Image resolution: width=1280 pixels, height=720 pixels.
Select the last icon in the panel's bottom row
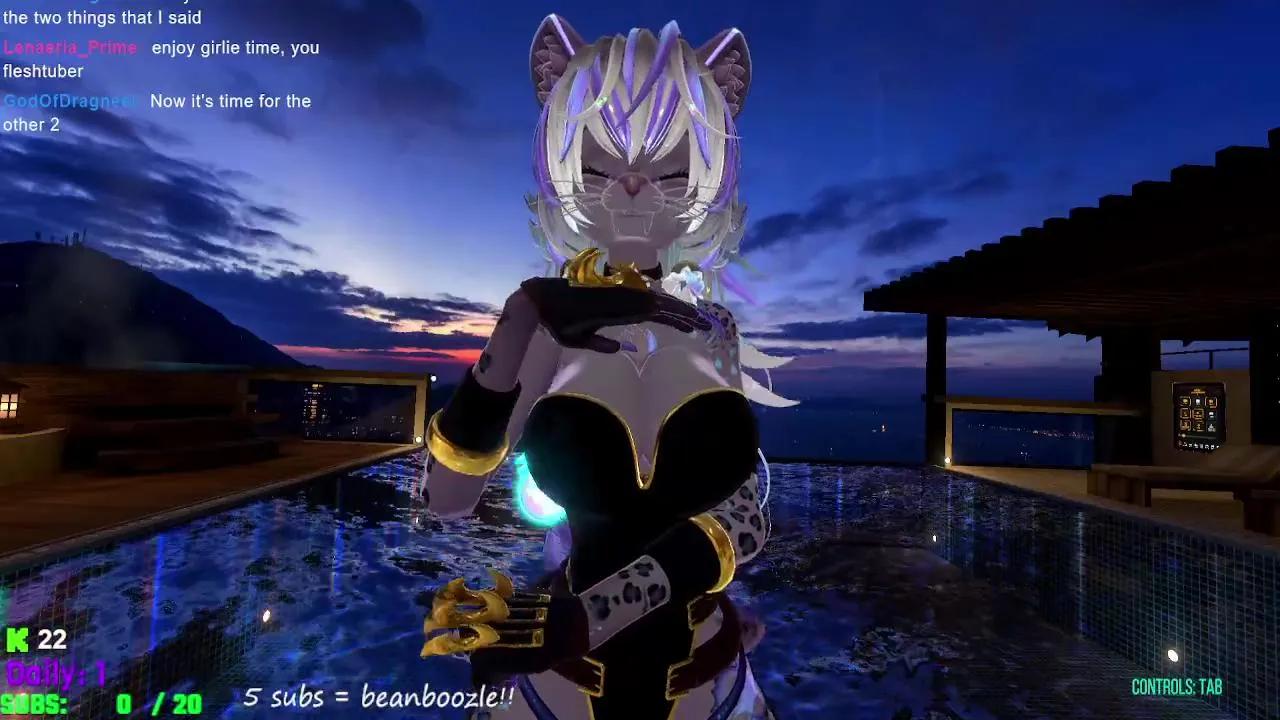click(x=1216, y=444)
